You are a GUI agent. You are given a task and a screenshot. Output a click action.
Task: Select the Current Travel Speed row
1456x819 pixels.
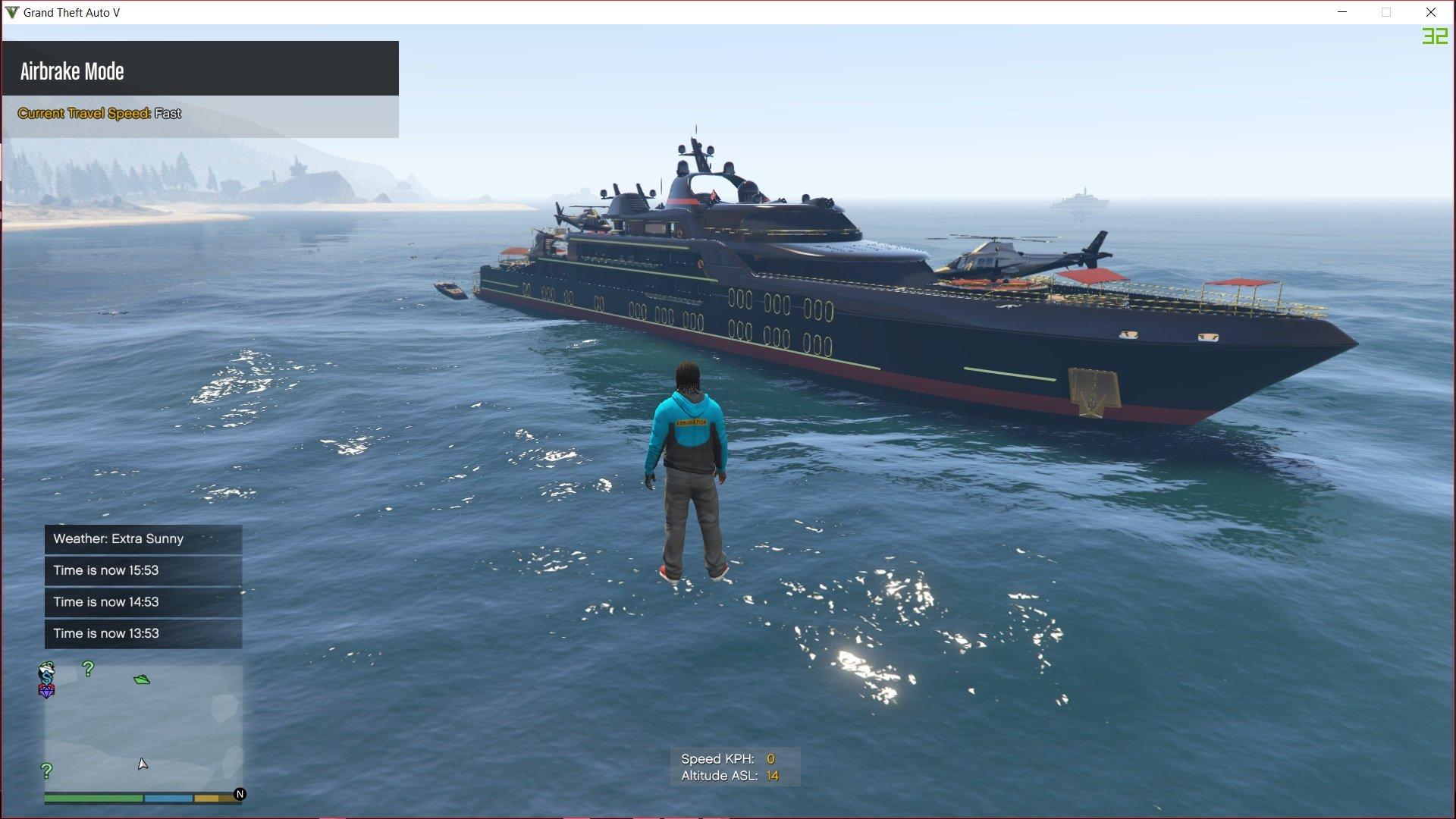[x=200, y=114]
